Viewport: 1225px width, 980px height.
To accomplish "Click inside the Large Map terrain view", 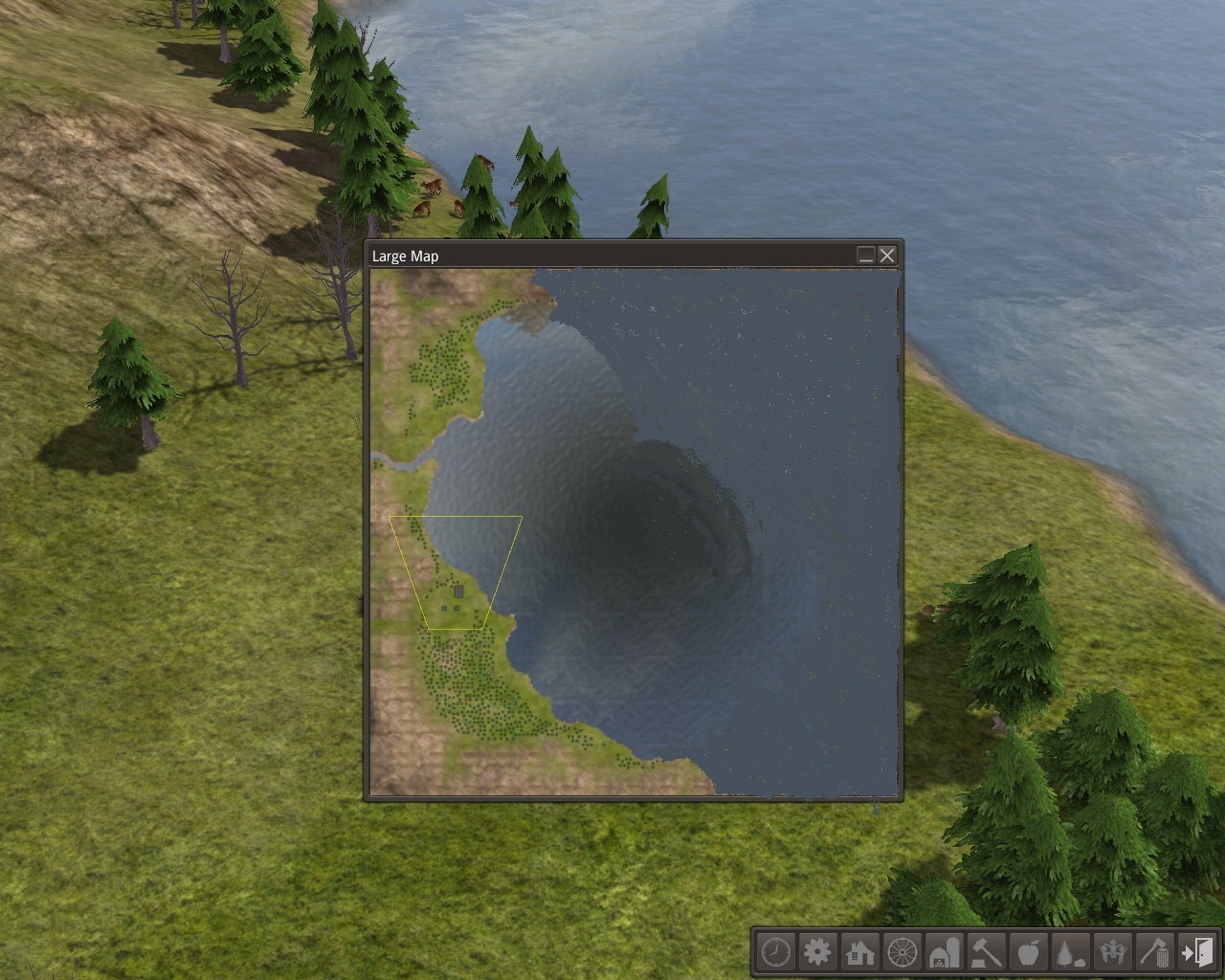I will coord(635,532).
